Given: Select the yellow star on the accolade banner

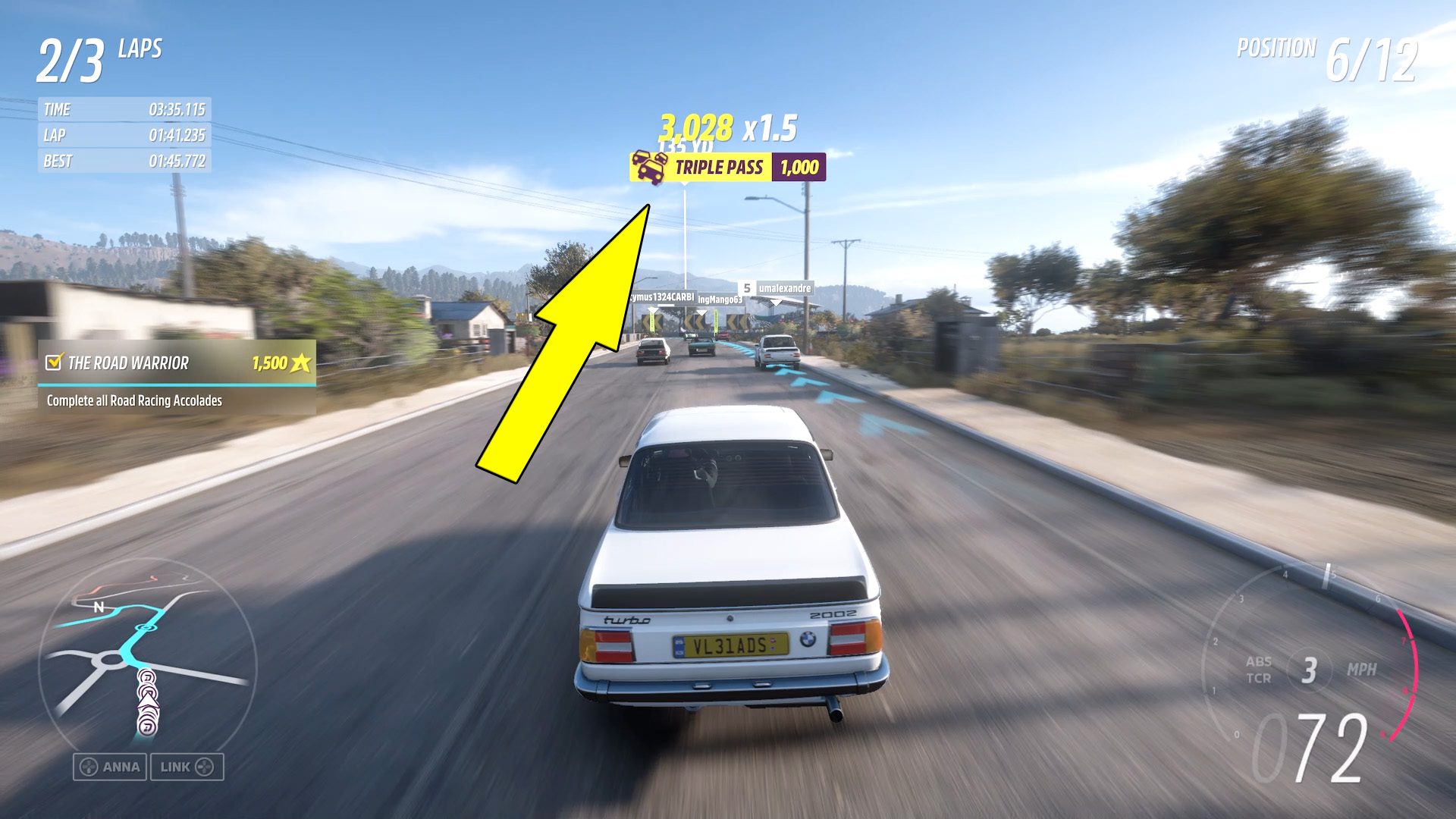Looking at the screenshot, I should pyautogui.click(x=300, y=364).
